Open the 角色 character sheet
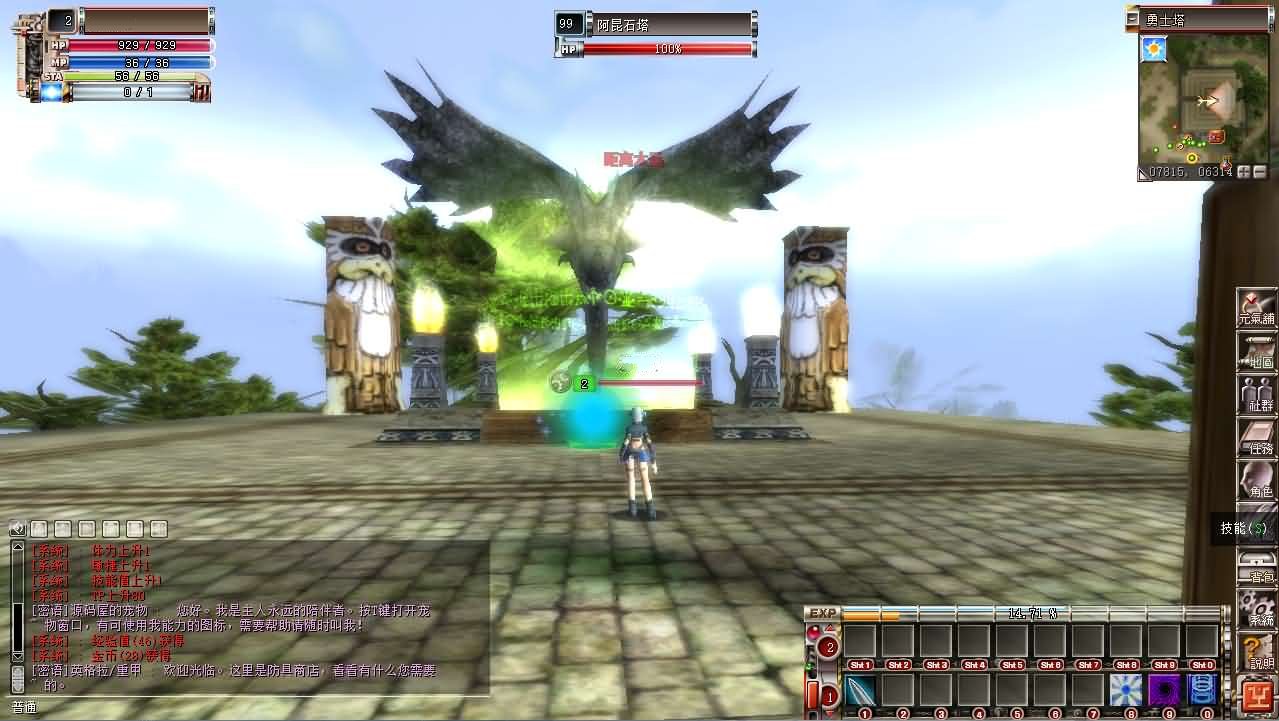 pyautogui.click(x=1256, y=480)
